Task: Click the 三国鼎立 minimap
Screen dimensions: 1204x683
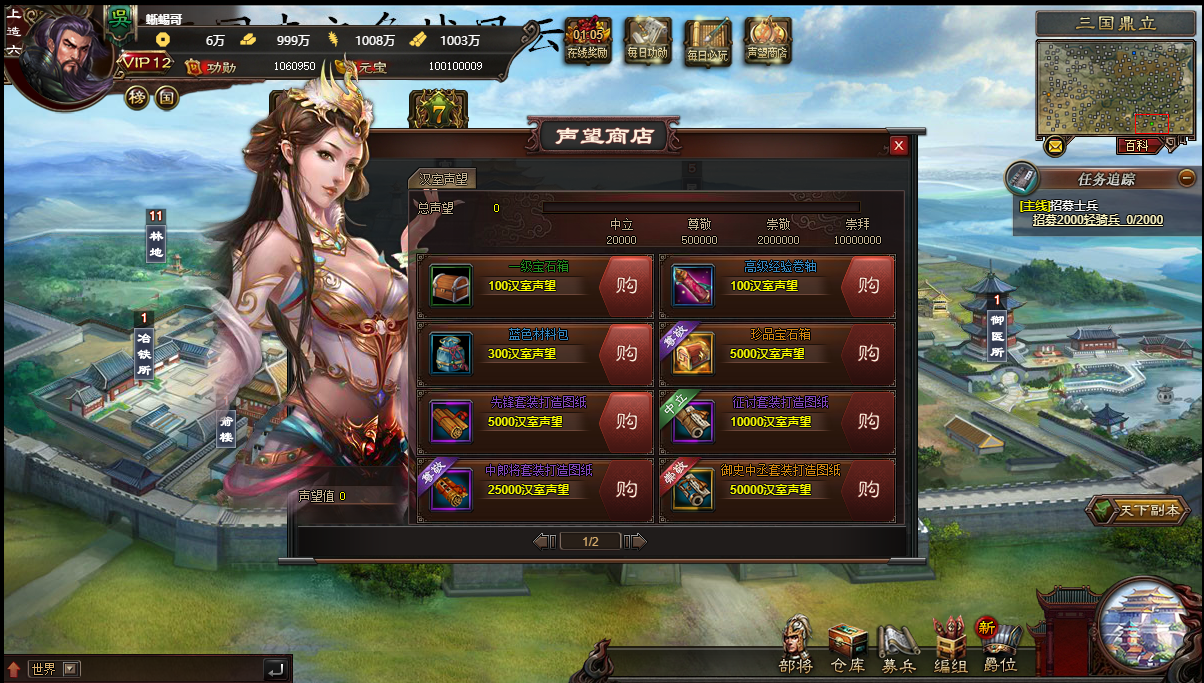Action: pyautogui.click(x=1115, y=90)
